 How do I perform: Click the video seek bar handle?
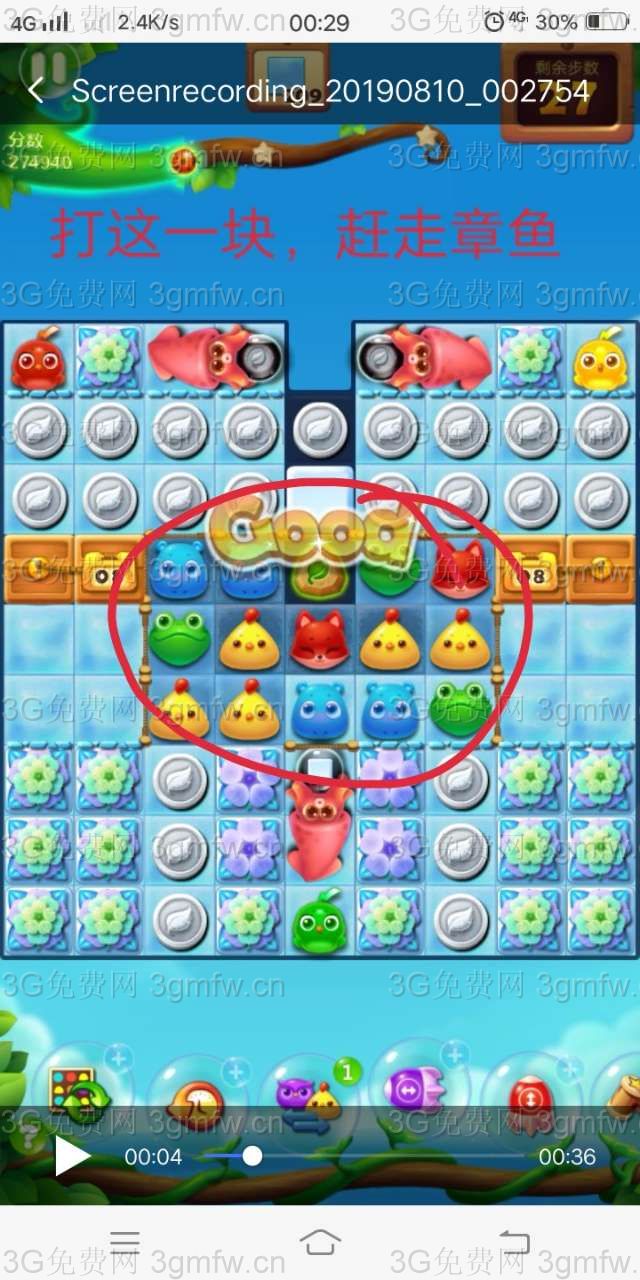(x=252, y=1157)
